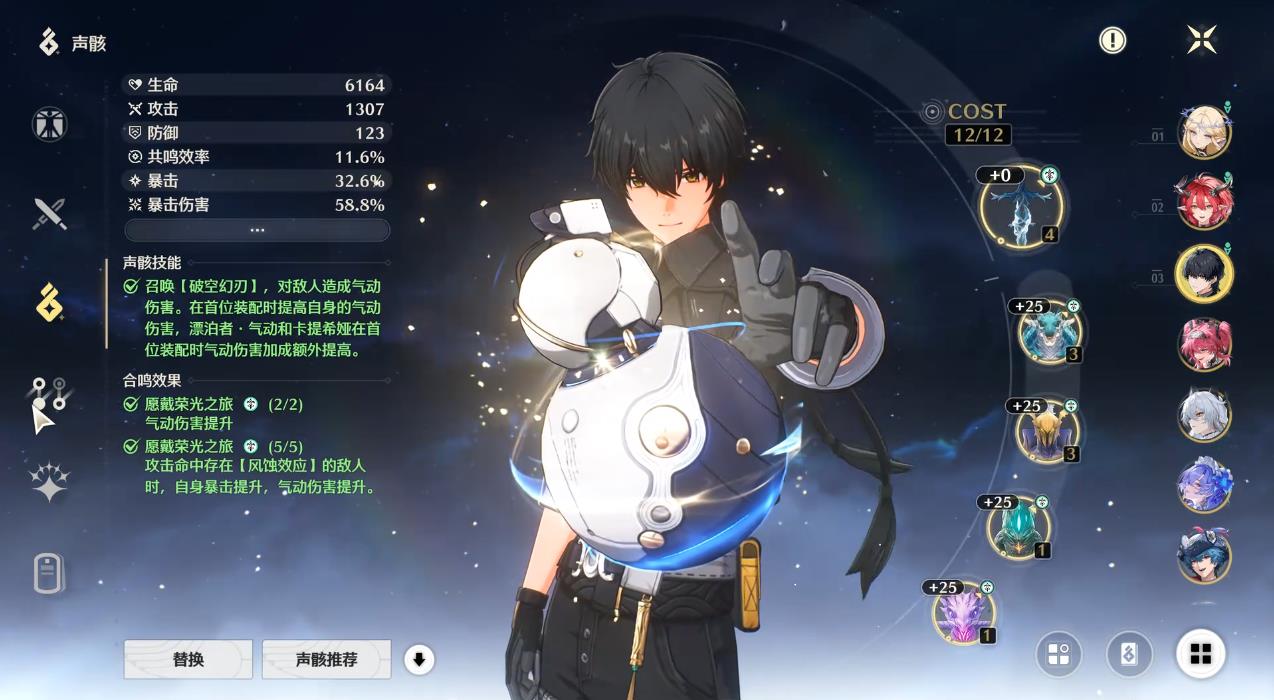
Task: Click the round down-arrow button
Action: [x=420, y=660]
